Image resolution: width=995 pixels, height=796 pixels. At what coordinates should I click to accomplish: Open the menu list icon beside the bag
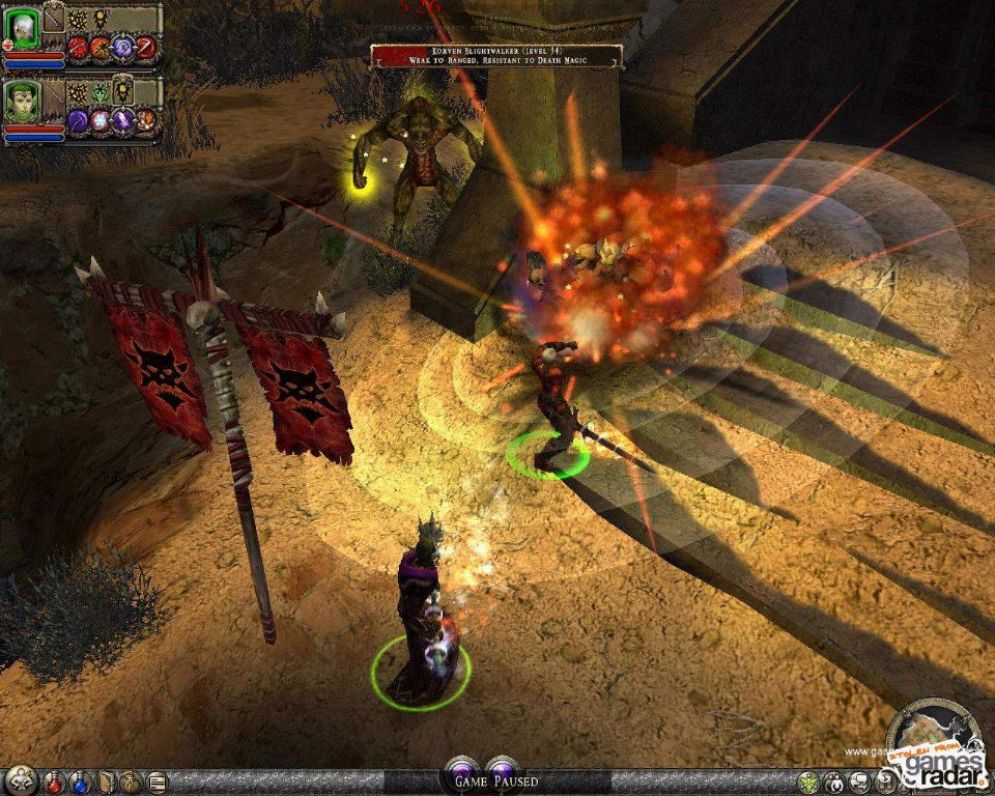pos(156,782)
